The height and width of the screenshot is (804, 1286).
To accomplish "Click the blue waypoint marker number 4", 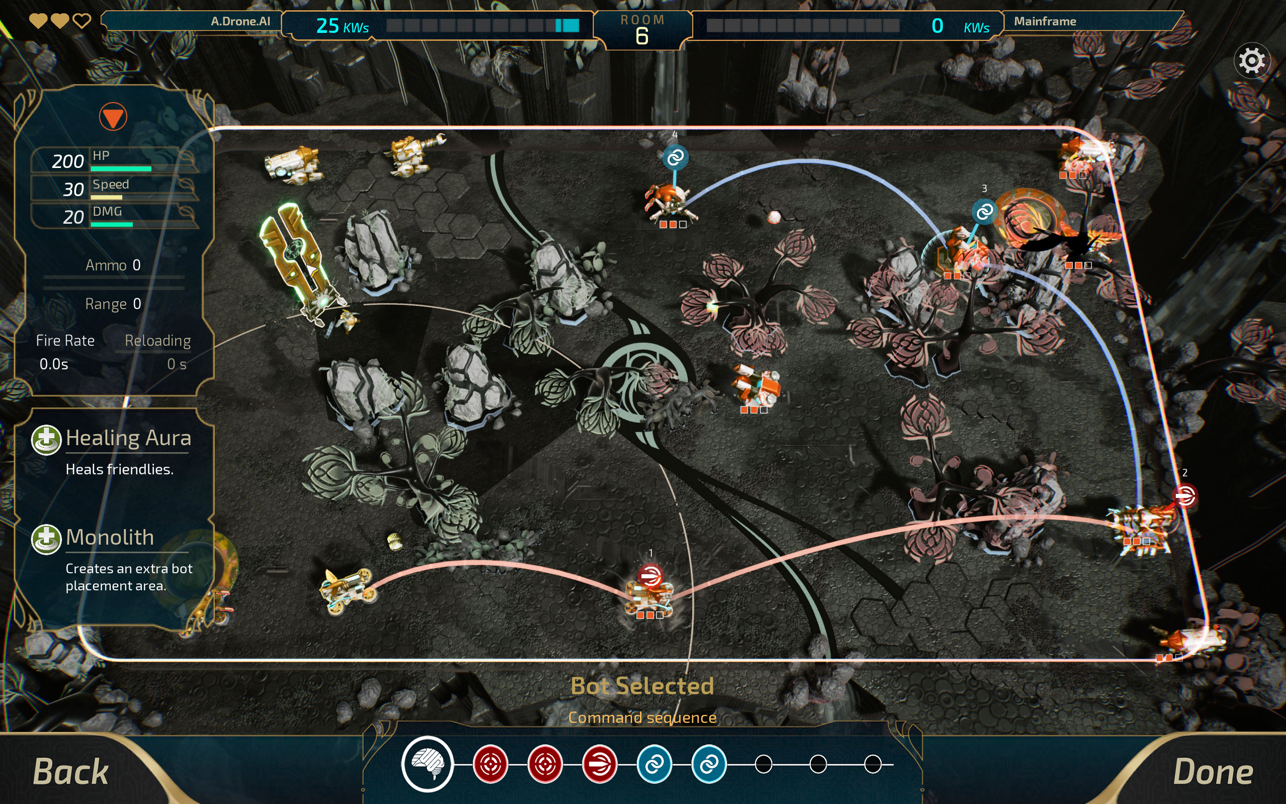I will (675, 157).
